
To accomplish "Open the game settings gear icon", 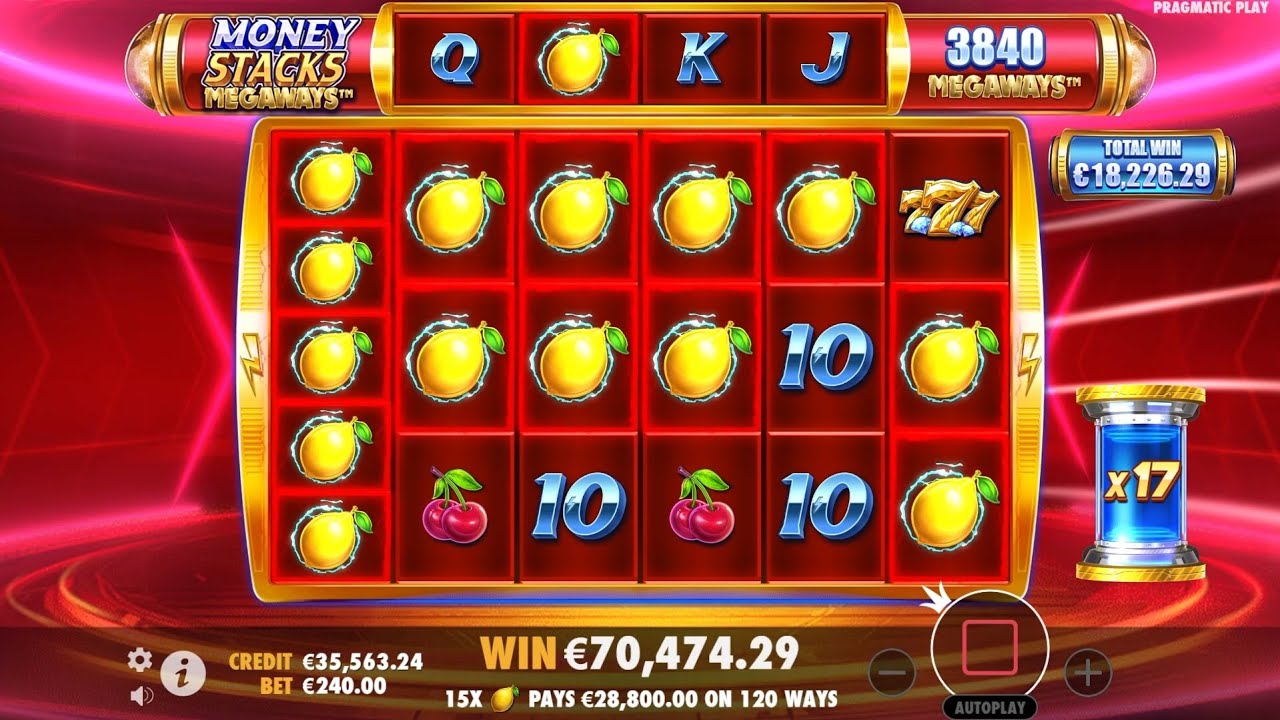I will point(138,660).
